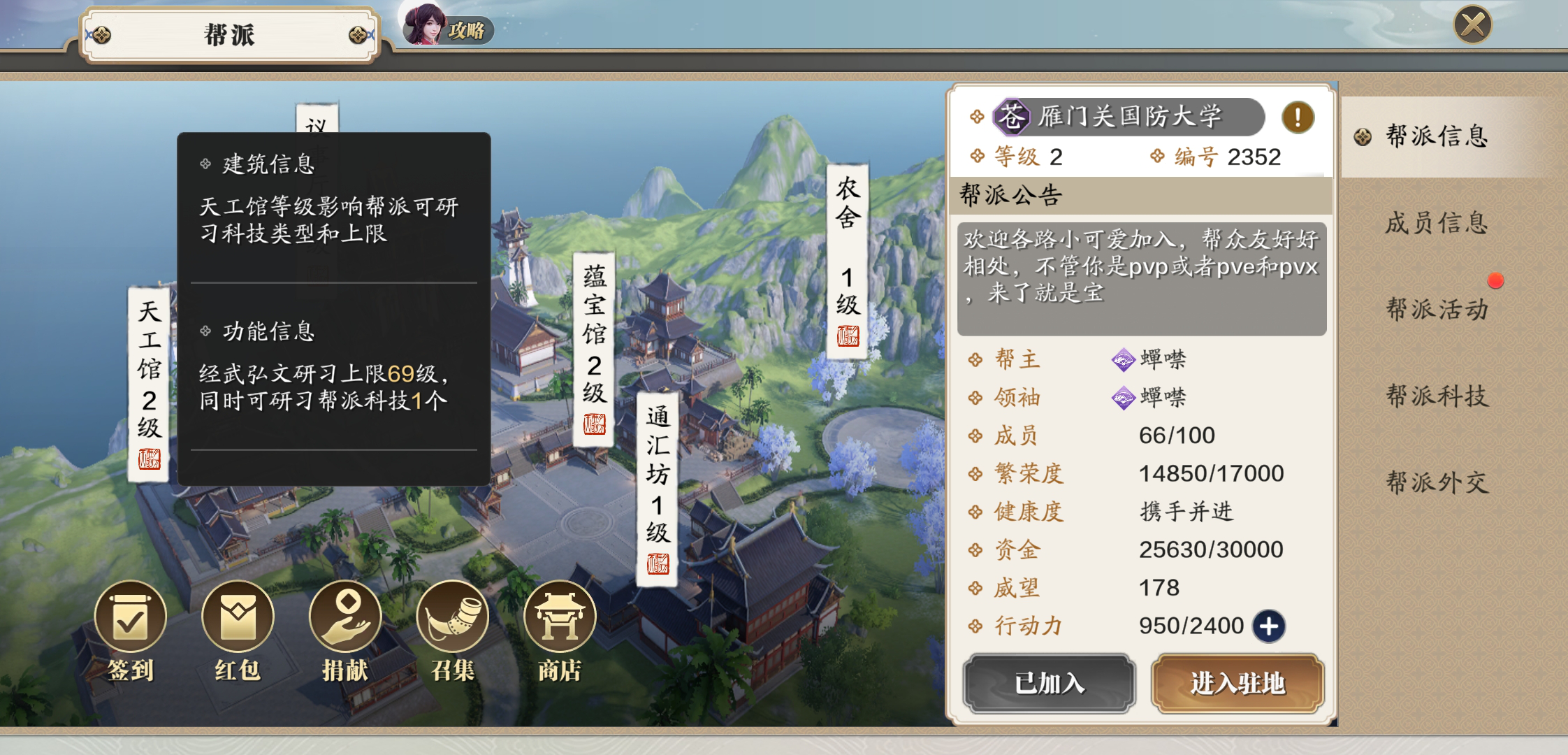
Task: Open the 商店 guild shop
Action: click(x=560, y=619)
